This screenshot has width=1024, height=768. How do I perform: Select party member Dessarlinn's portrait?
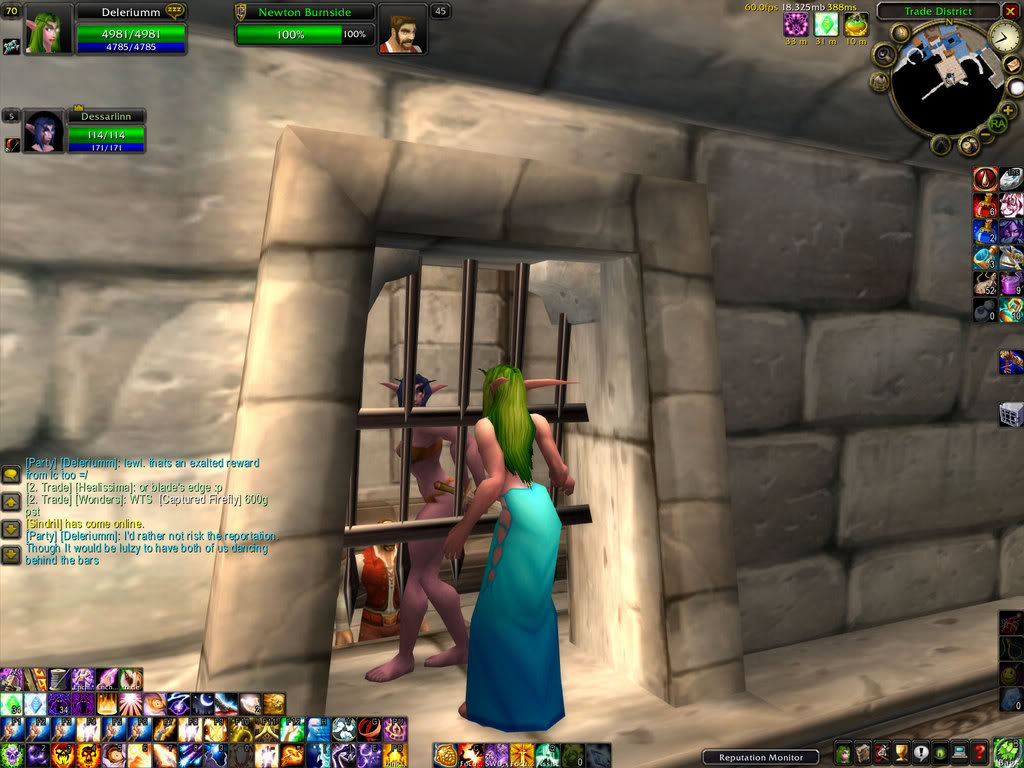43,132
